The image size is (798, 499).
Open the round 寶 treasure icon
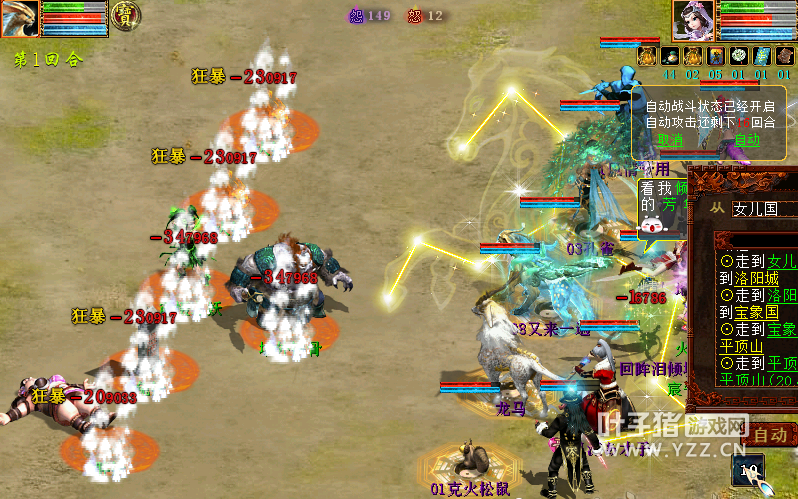tap(125, 14)
